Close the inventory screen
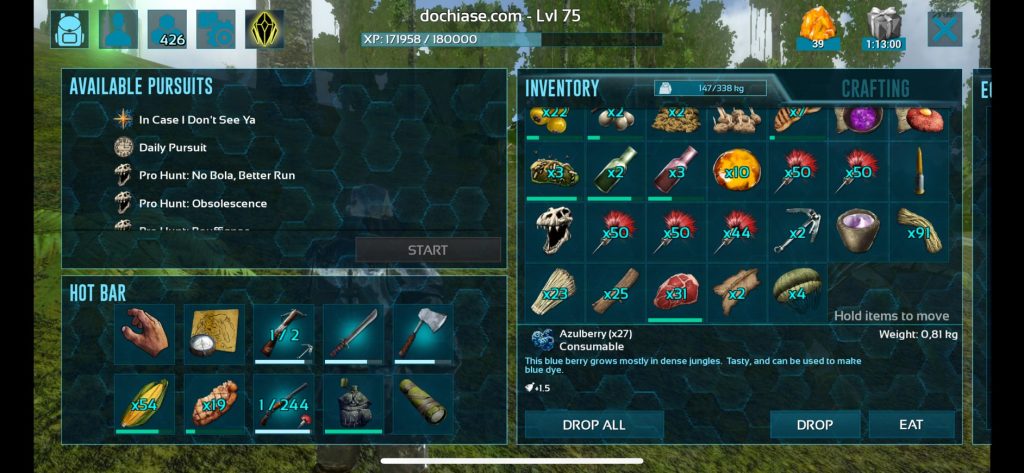Screen dimensions: 1024x473 click(944, 29)
